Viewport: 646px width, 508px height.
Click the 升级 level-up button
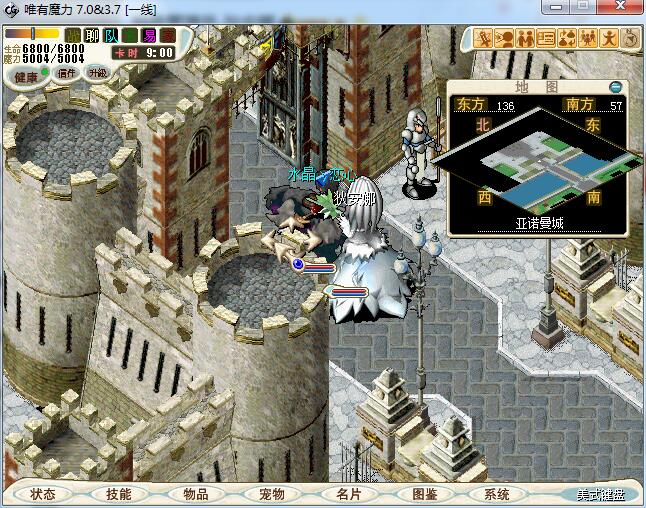97,73
